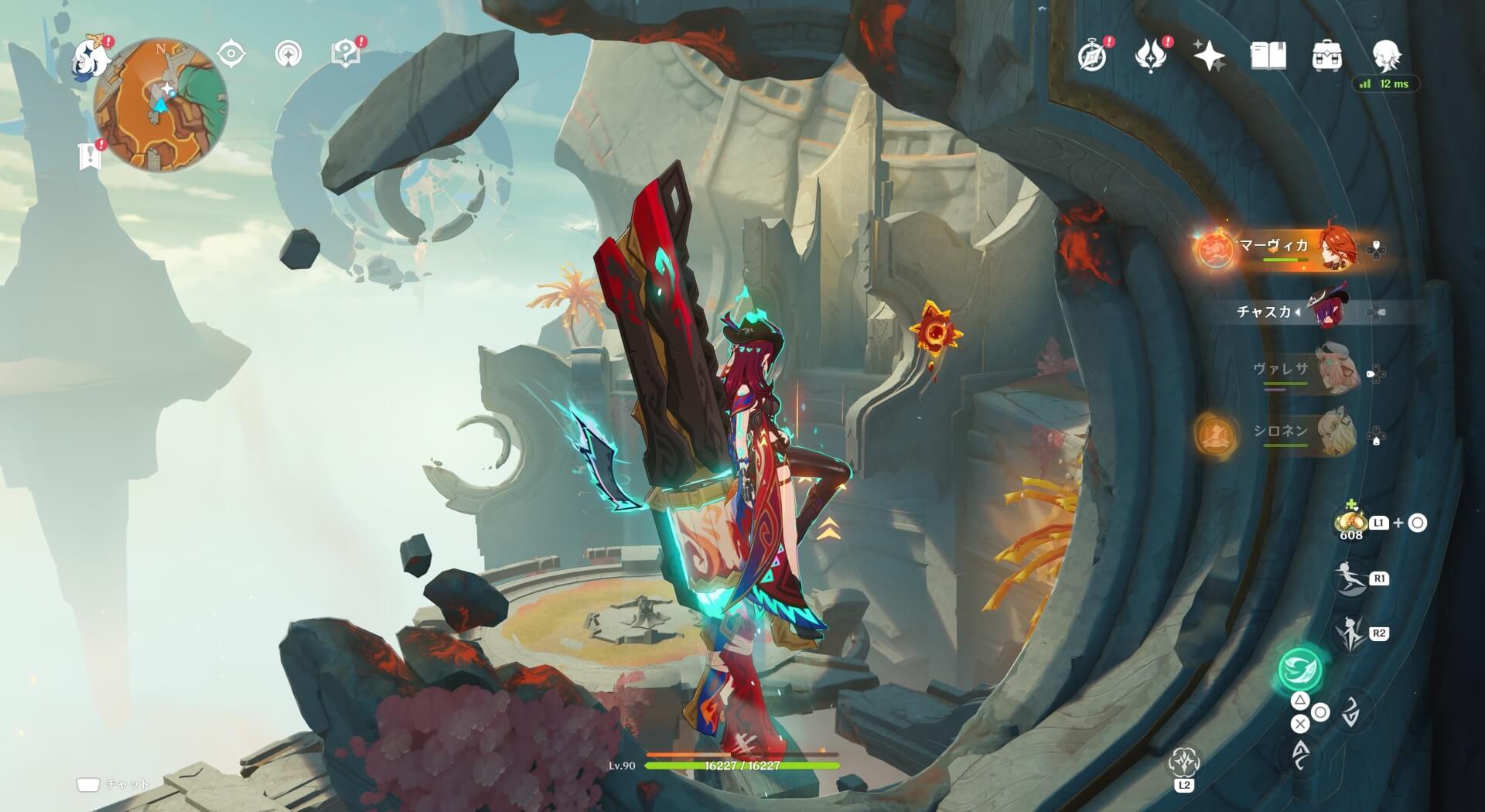Click the eye-shaped elemental sight icon
Image resolution: width=1485 pixels, height=812 pixels.
[231, 54]
